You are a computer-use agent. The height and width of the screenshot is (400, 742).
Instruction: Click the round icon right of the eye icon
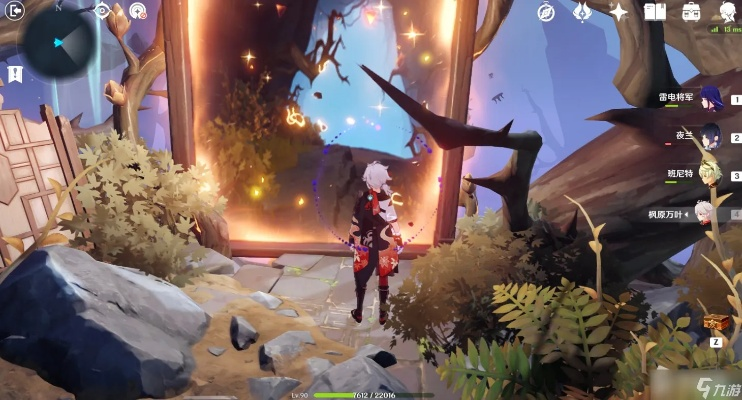click(137, 12)
